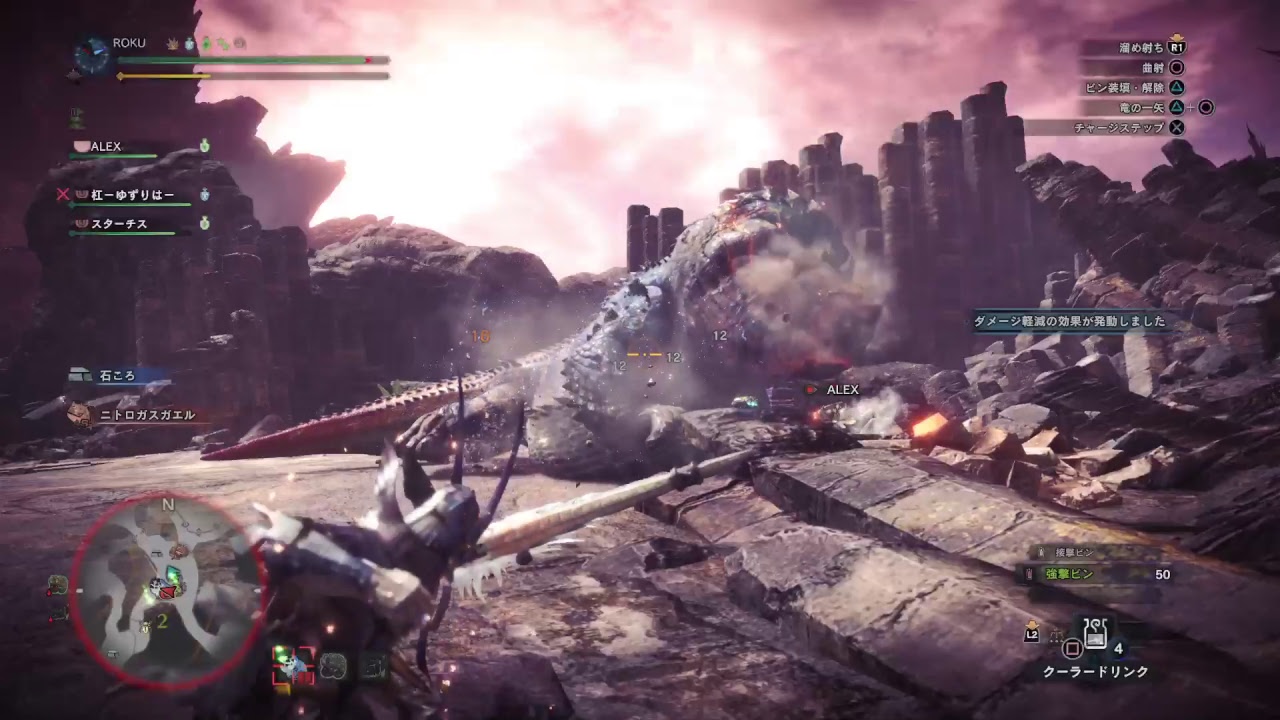
Task: Click the 曲射 circle button prompt
Action: tap(1177, 68)
